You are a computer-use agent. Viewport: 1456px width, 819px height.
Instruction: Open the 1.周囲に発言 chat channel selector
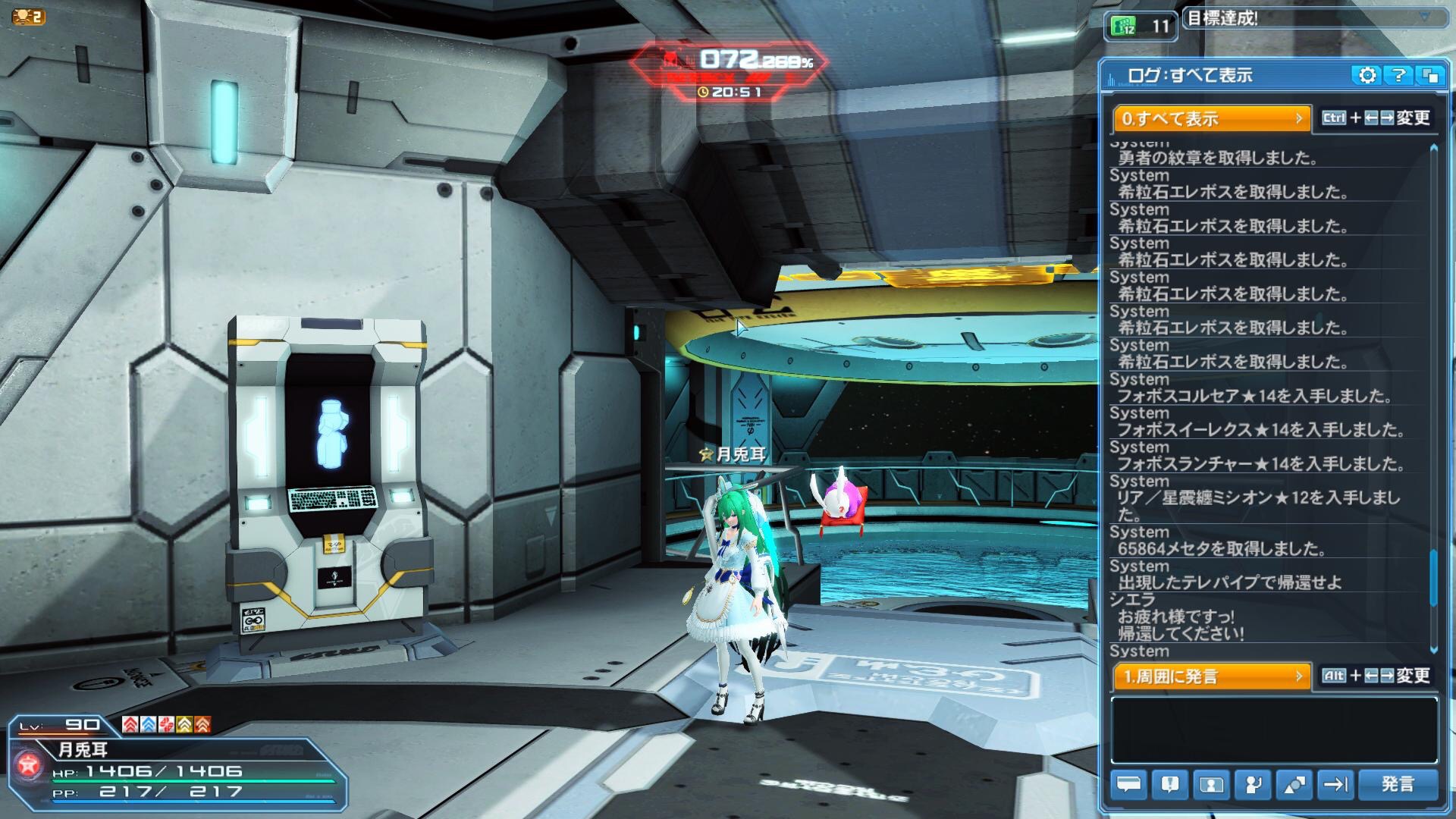tap(1211, 676)
